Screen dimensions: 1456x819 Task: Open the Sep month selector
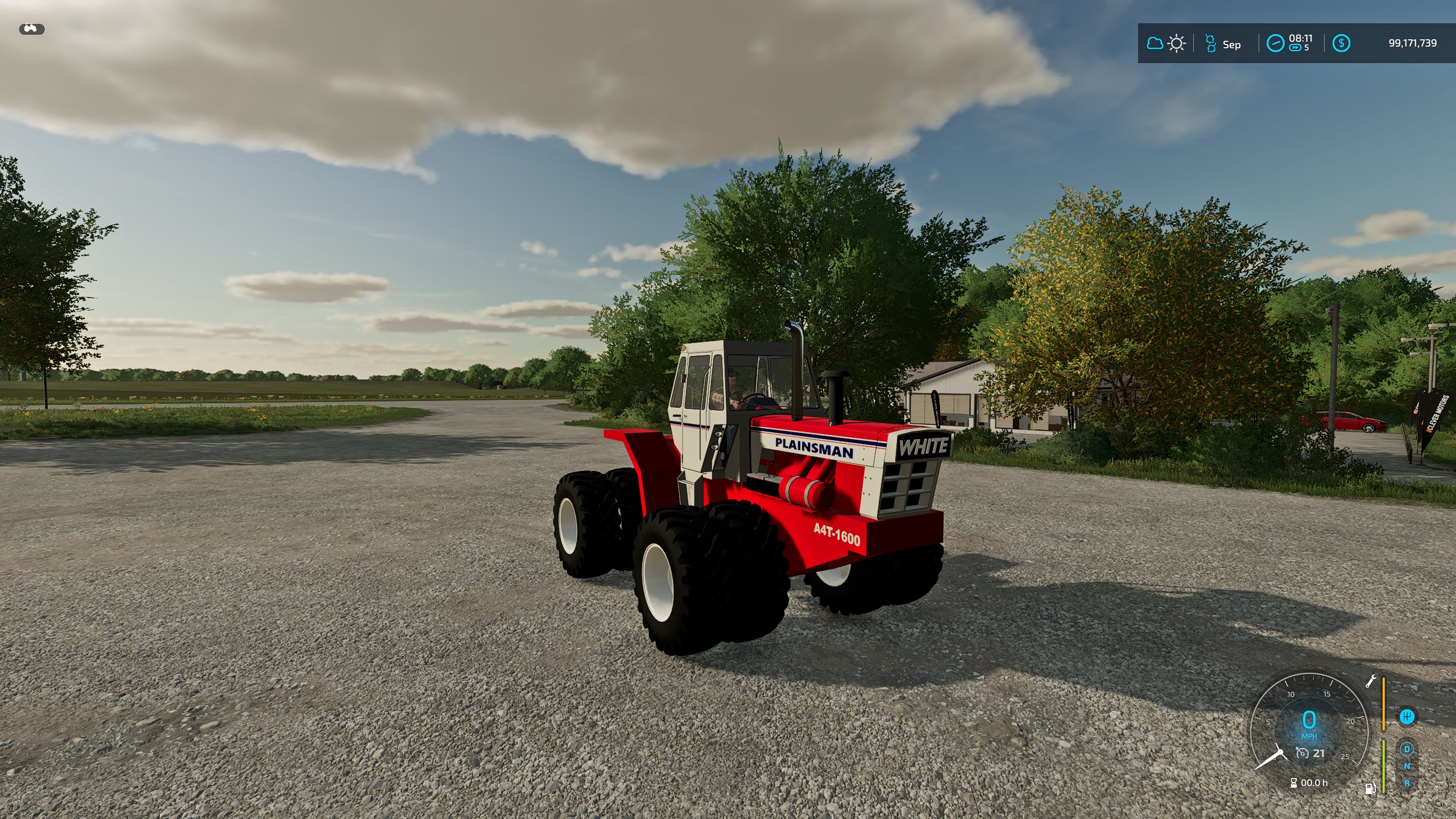[x=1232, y=44]
